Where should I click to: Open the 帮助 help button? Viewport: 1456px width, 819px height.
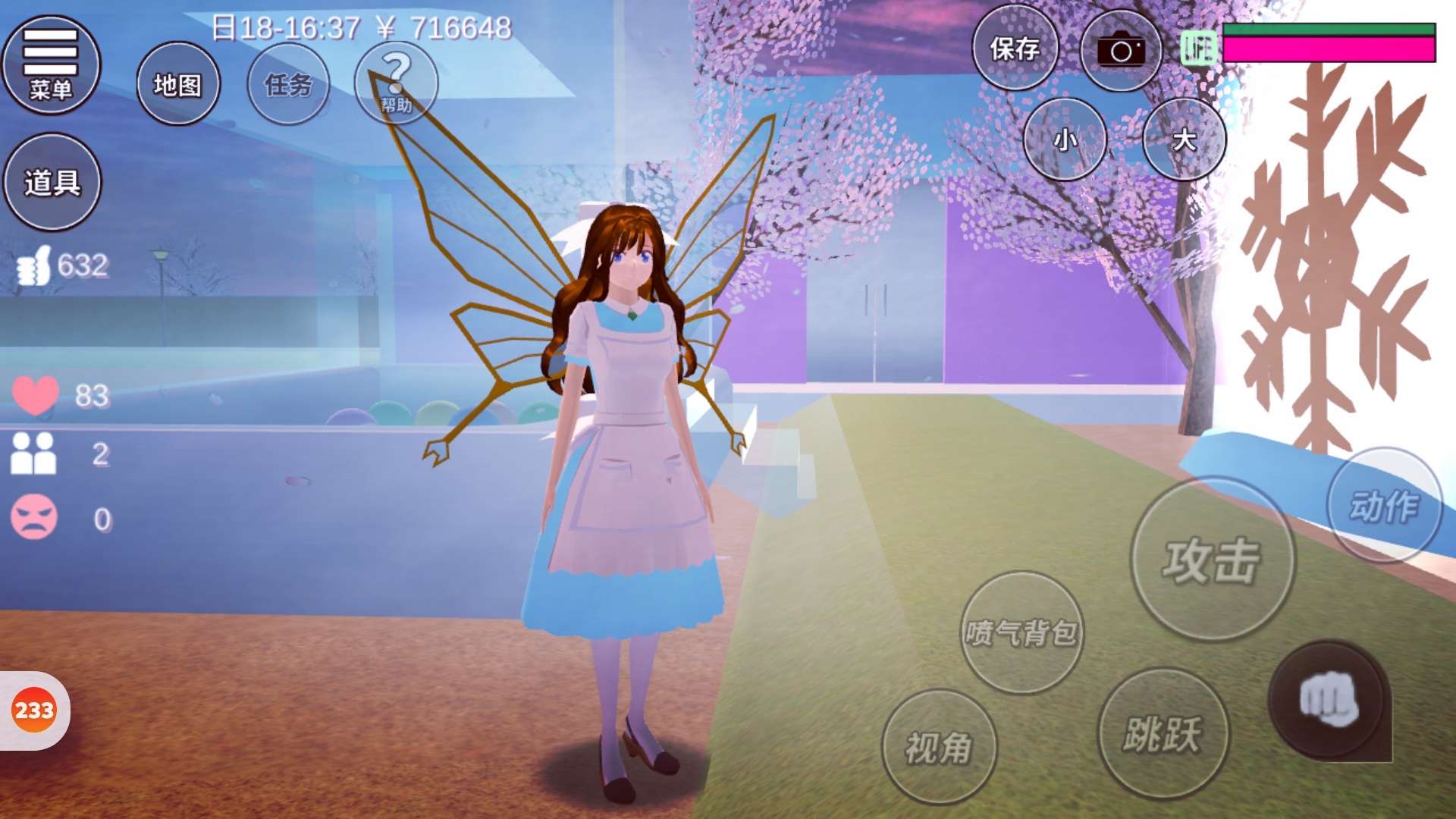396,84
